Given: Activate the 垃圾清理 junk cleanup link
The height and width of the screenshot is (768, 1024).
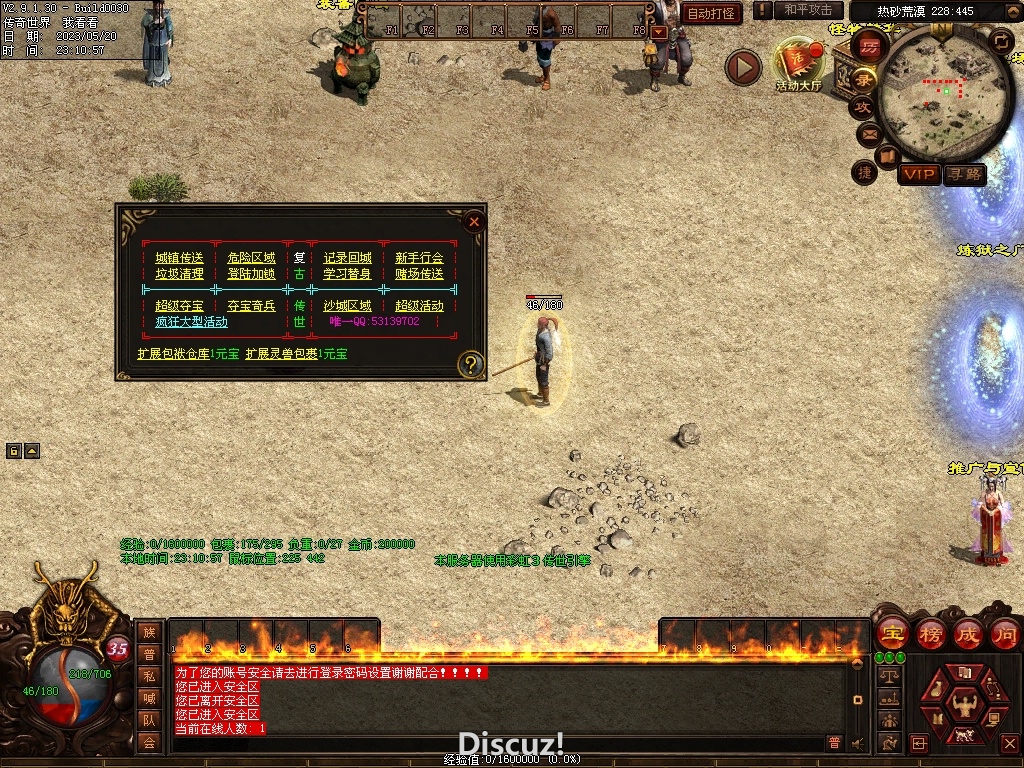Looking at the screenshot, I should pos(179,274).
